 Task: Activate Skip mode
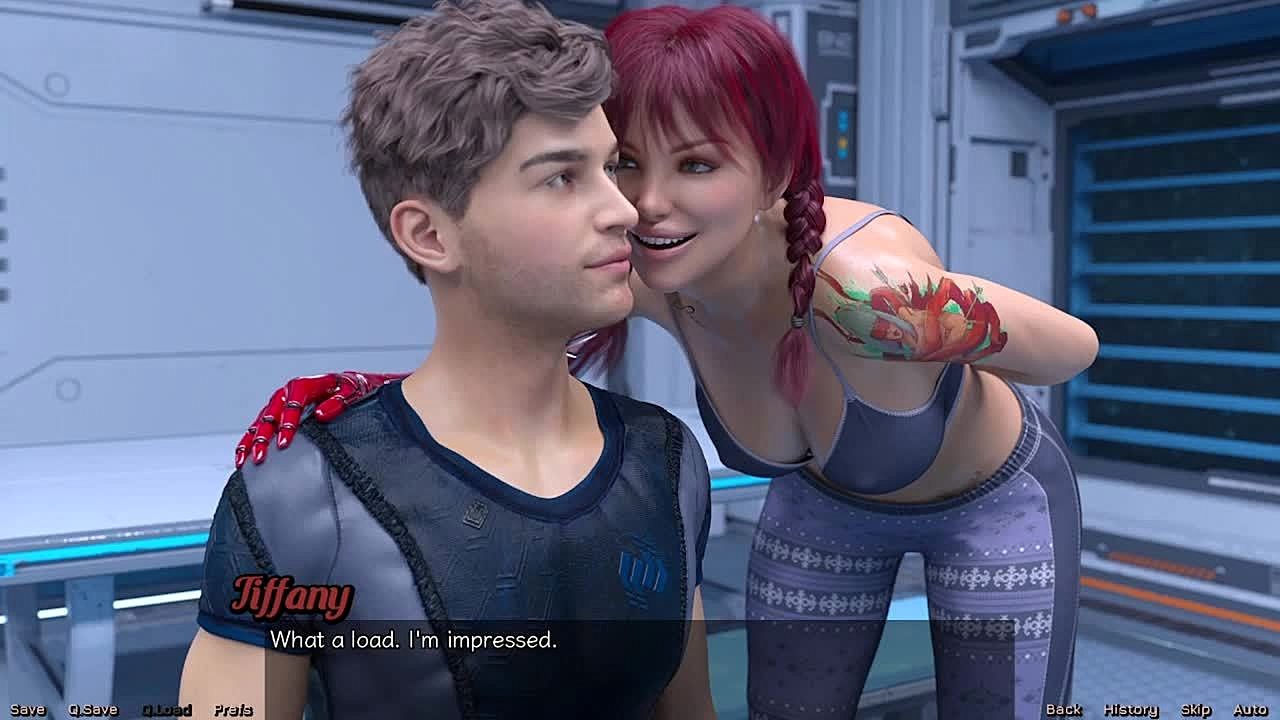pos(1195,710)
